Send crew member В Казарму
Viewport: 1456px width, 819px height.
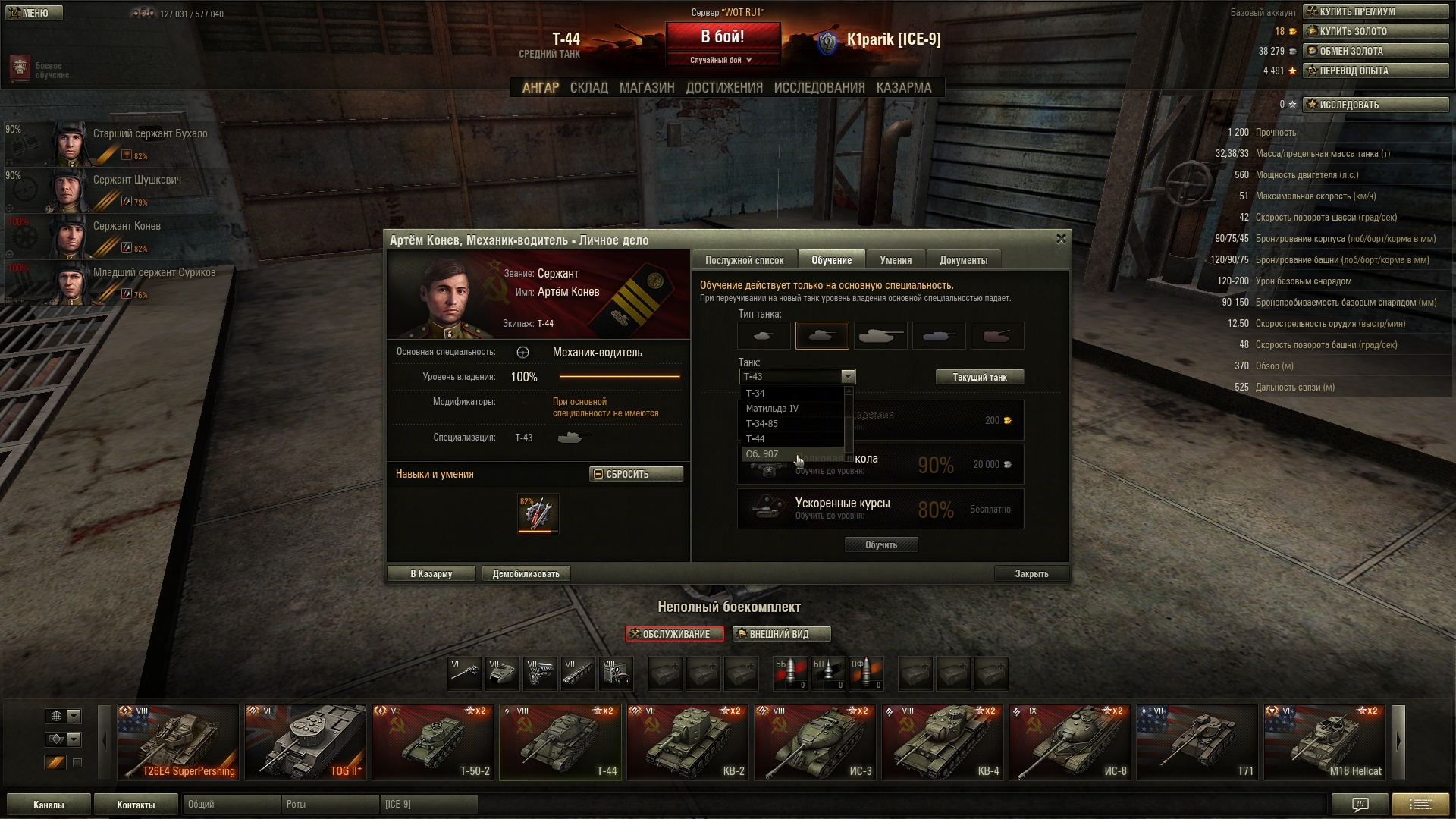click(x=431, y=574)
